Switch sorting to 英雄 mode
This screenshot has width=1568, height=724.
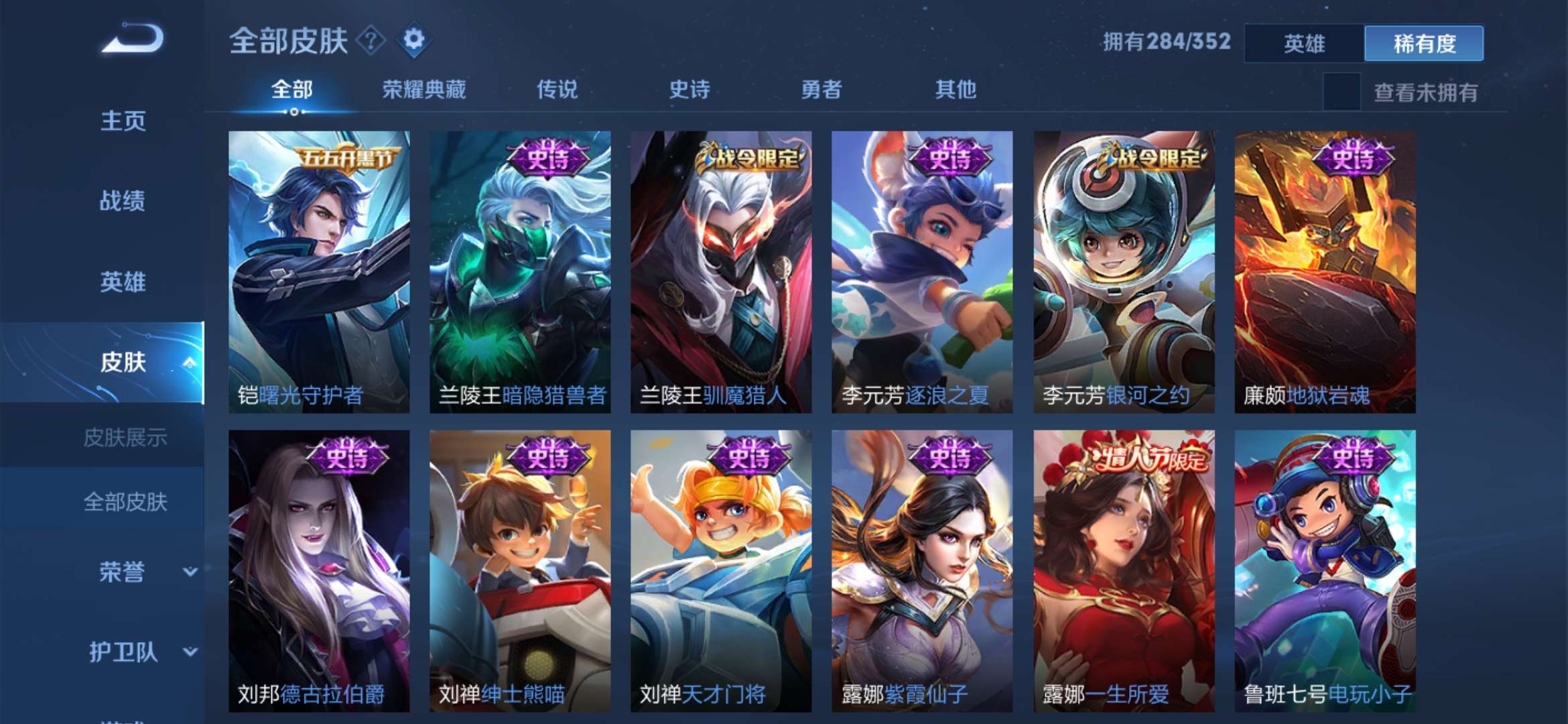[1303, 42]
